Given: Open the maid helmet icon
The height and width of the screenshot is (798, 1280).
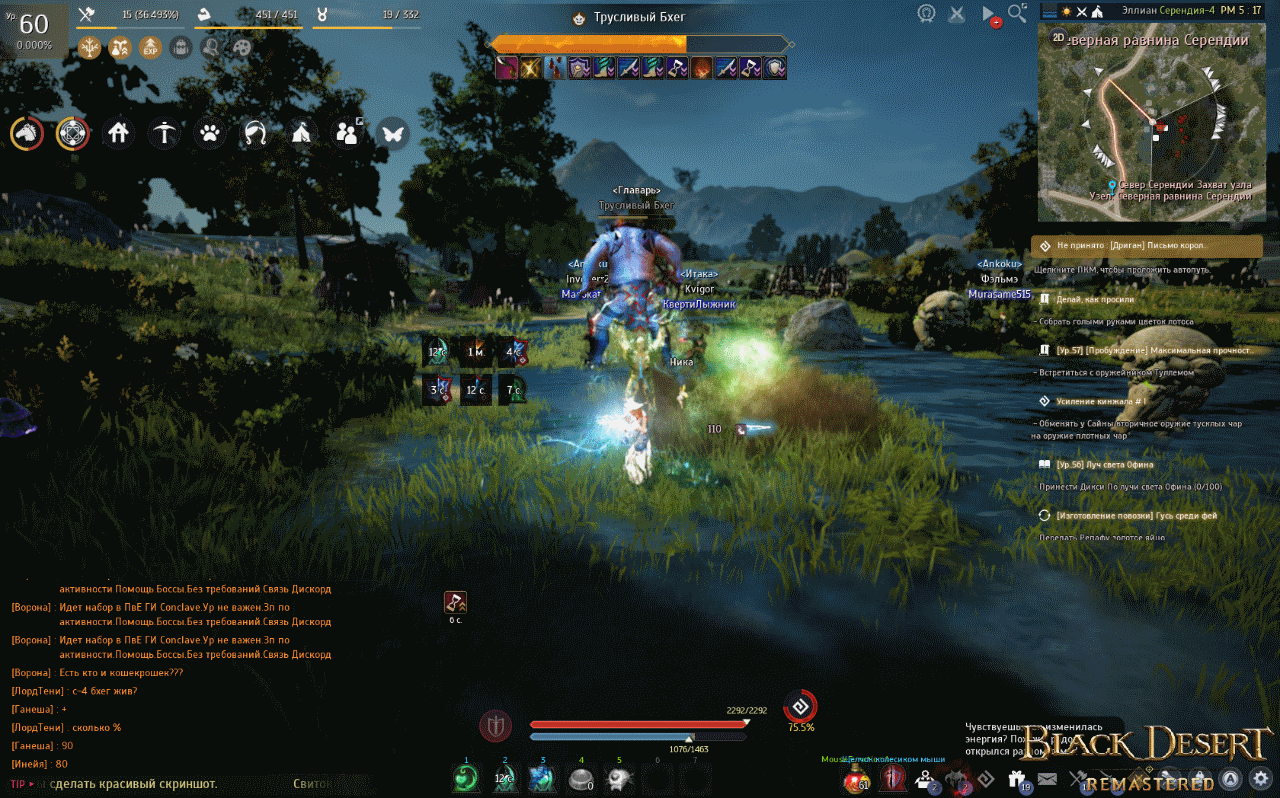Looking at the screenshot, I should pyautogui.click(x=256, y=133).
